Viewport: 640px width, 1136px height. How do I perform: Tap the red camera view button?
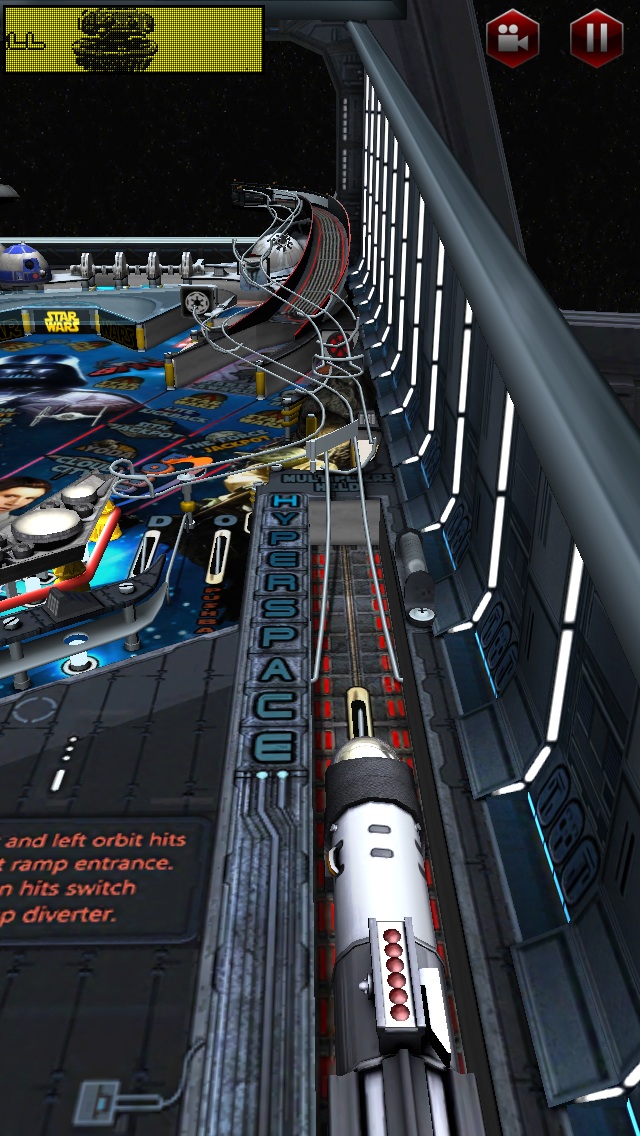(x=512, y=38)
